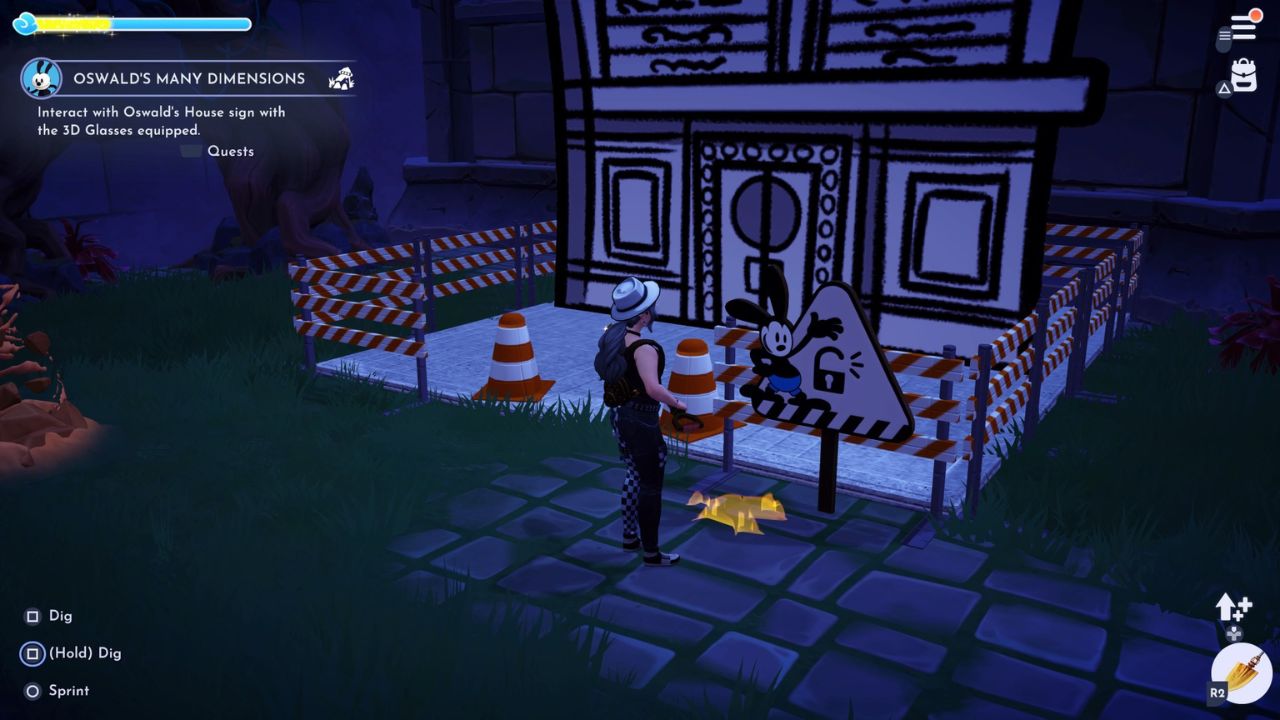Click the house icon beside the quest title
This screenshot has width=1280, height=720.
tap(342, 78)
